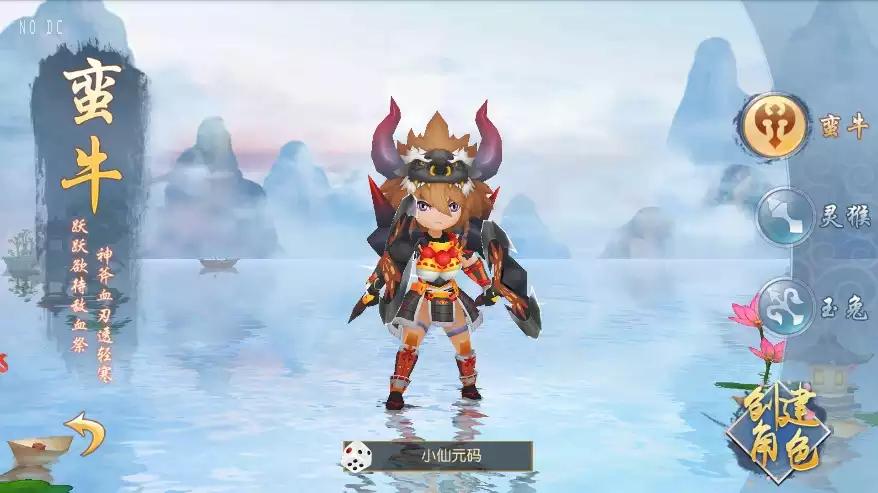
Task: Go back with the yellow return arrow
Action: [85, 432]
